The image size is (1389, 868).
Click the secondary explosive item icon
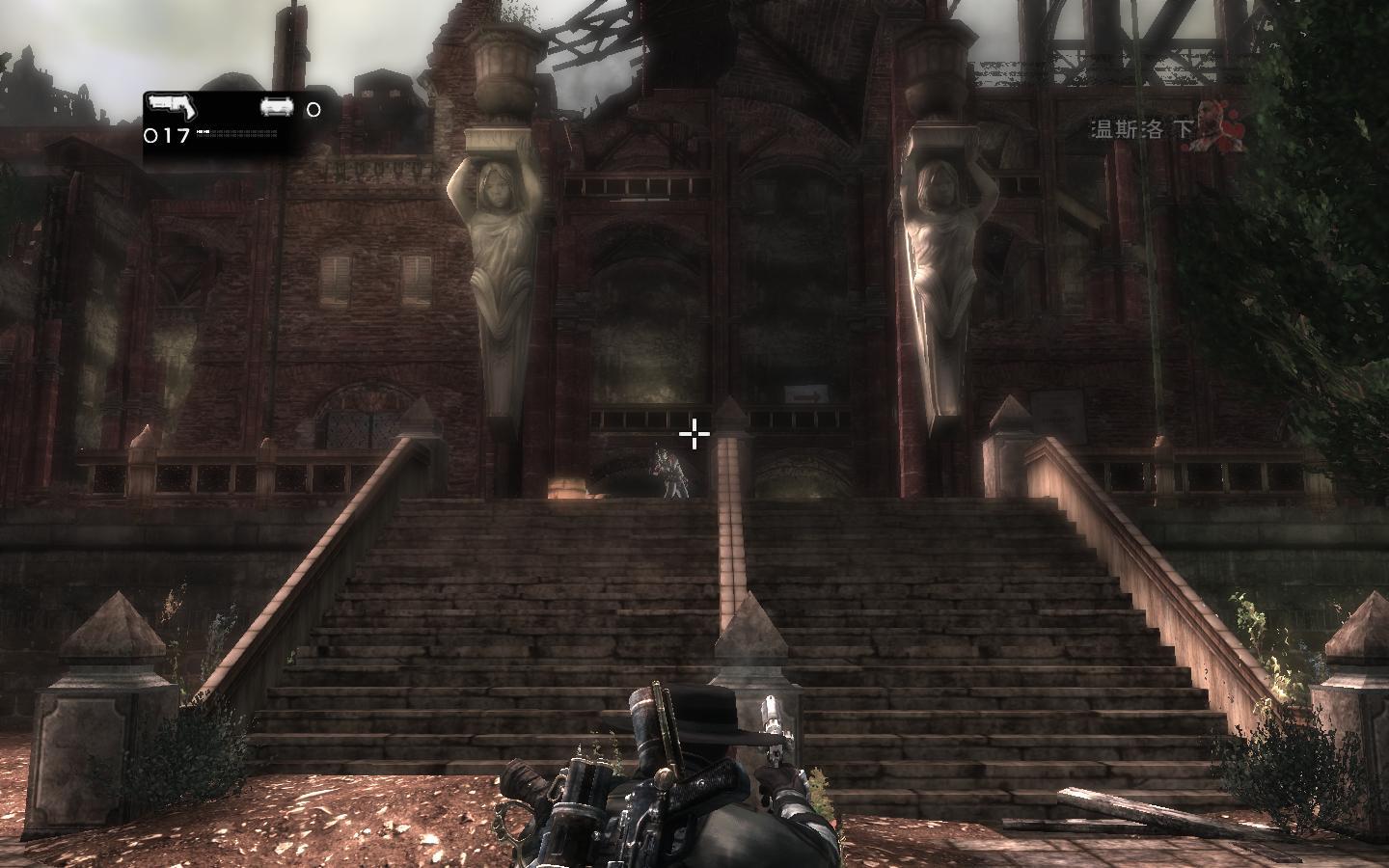pos(278,109)
